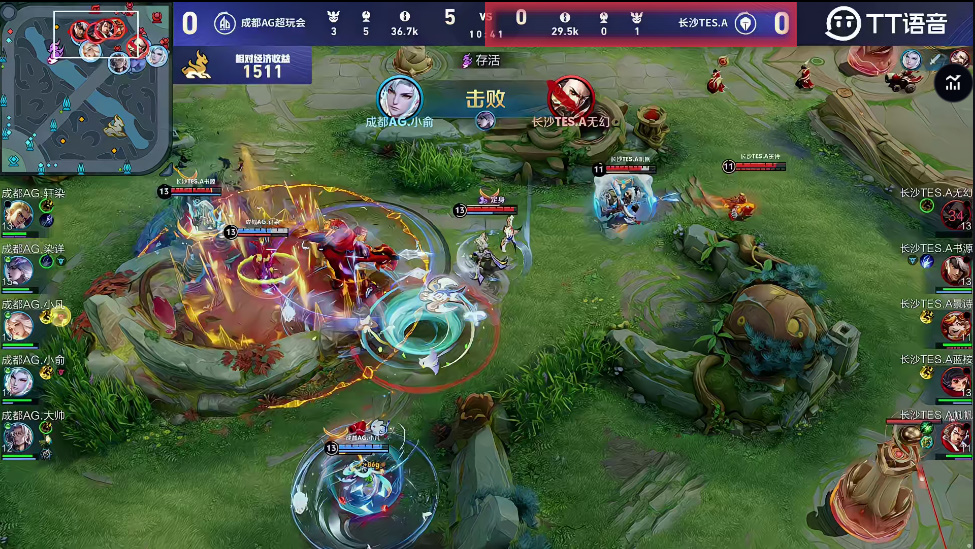Select player 成都AG.染详's portrait
The width and height of the screenshot is (975, 549).
tap(18, 270)
